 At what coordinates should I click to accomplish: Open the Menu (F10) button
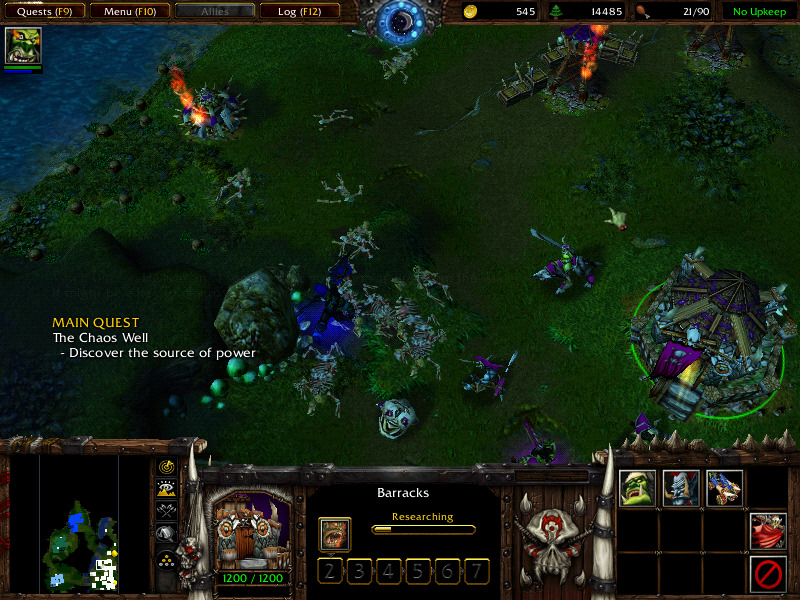click(129, 12)
